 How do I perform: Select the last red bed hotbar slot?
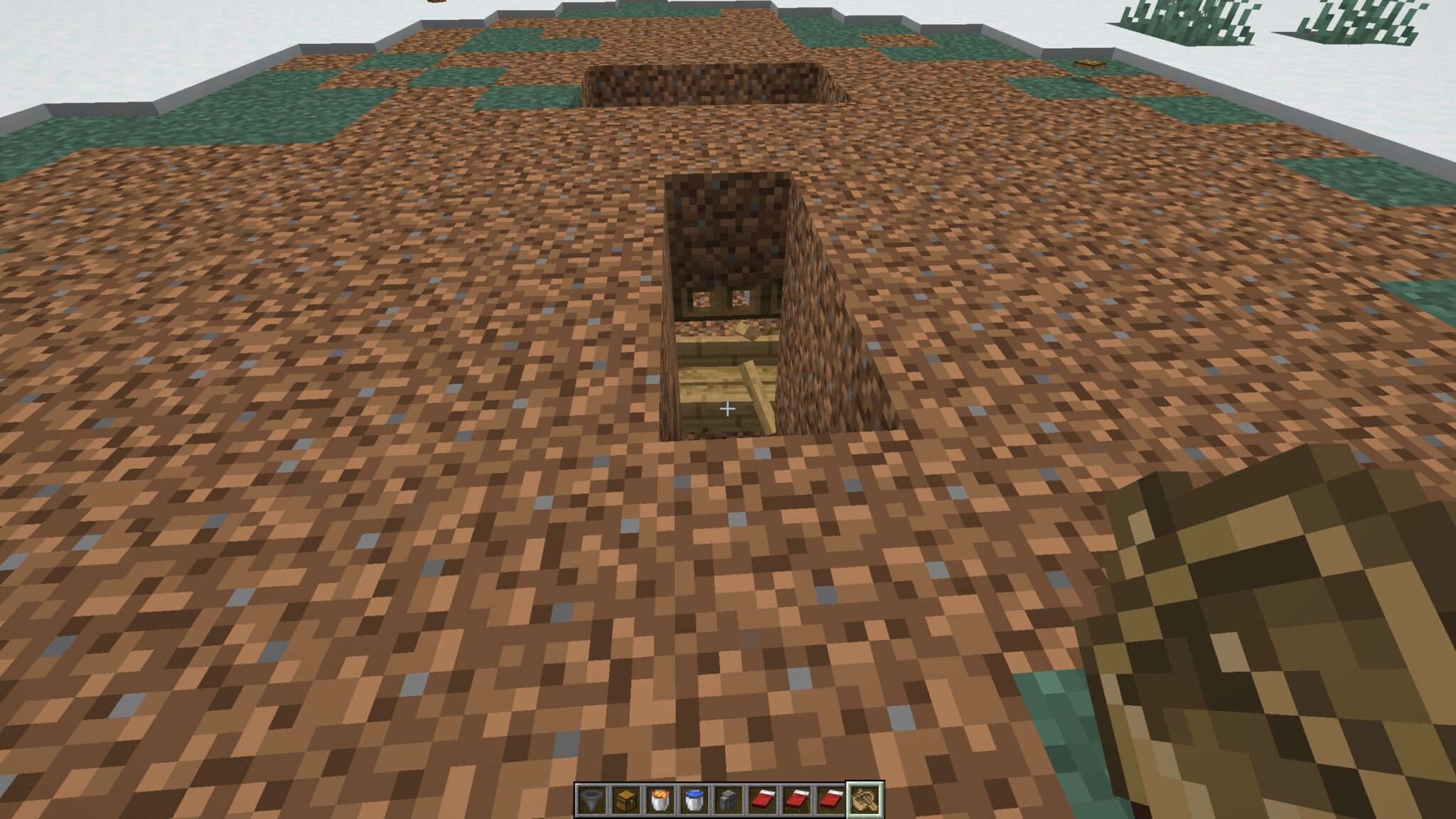pos(830,798)
